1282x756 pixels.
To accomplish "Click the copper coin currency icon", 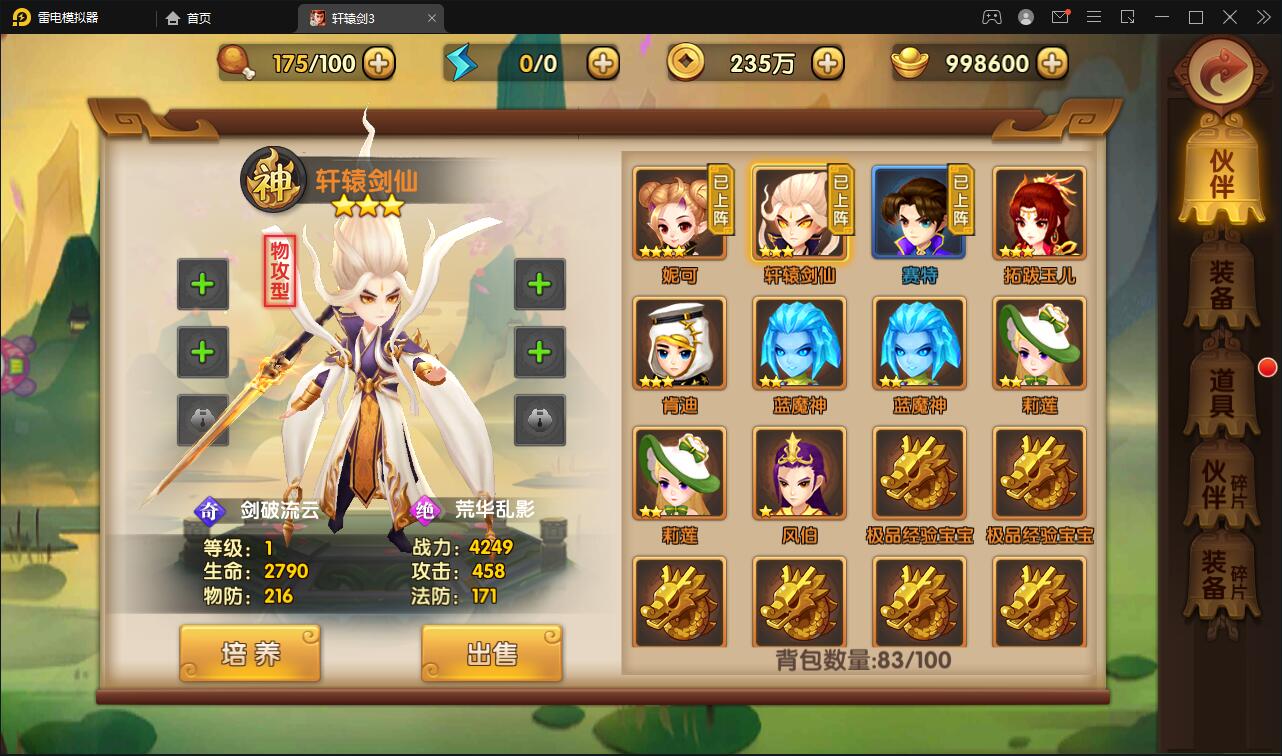I will coord(686,62).
